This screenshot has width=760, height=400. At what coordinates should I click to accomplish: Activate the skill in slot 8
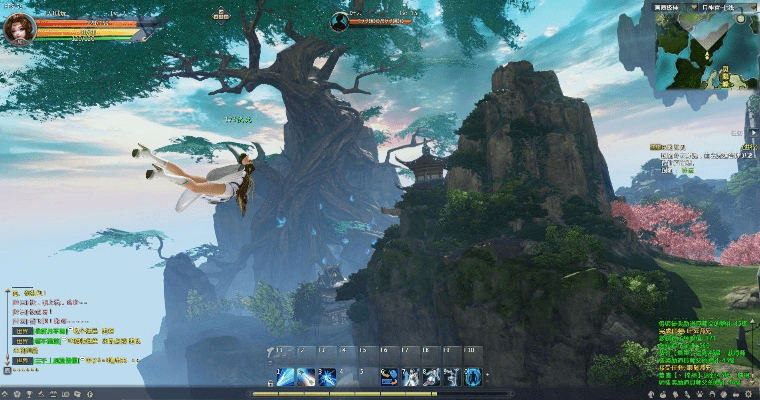(x=431, y=376)
